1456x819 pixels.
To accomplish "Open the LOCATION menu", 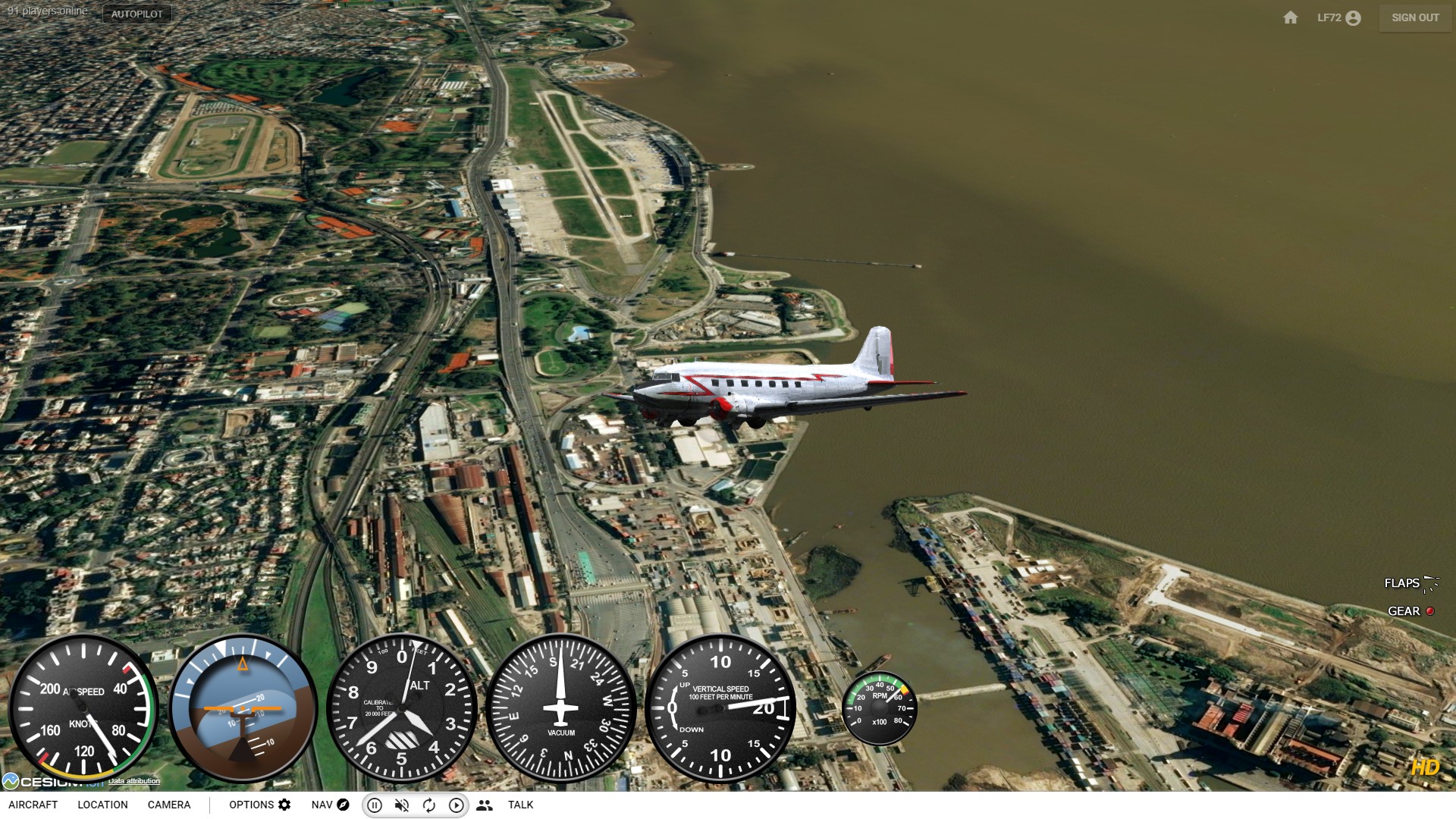I will pos(102,805).
